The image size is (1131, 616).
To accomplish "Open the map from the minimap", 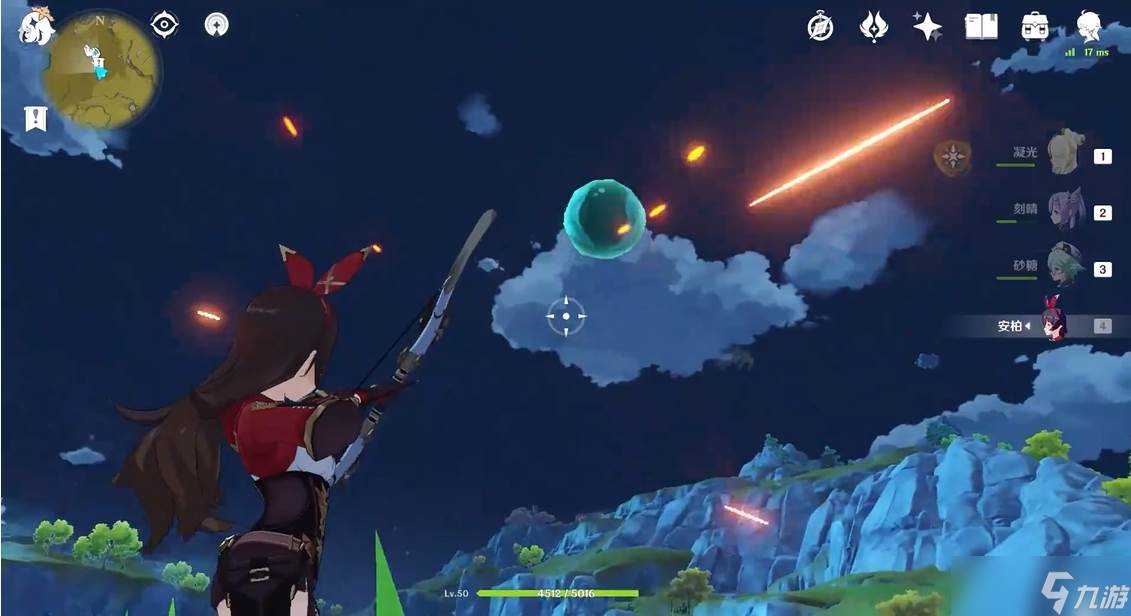I will pyautogui.click(x=100, y=68).
